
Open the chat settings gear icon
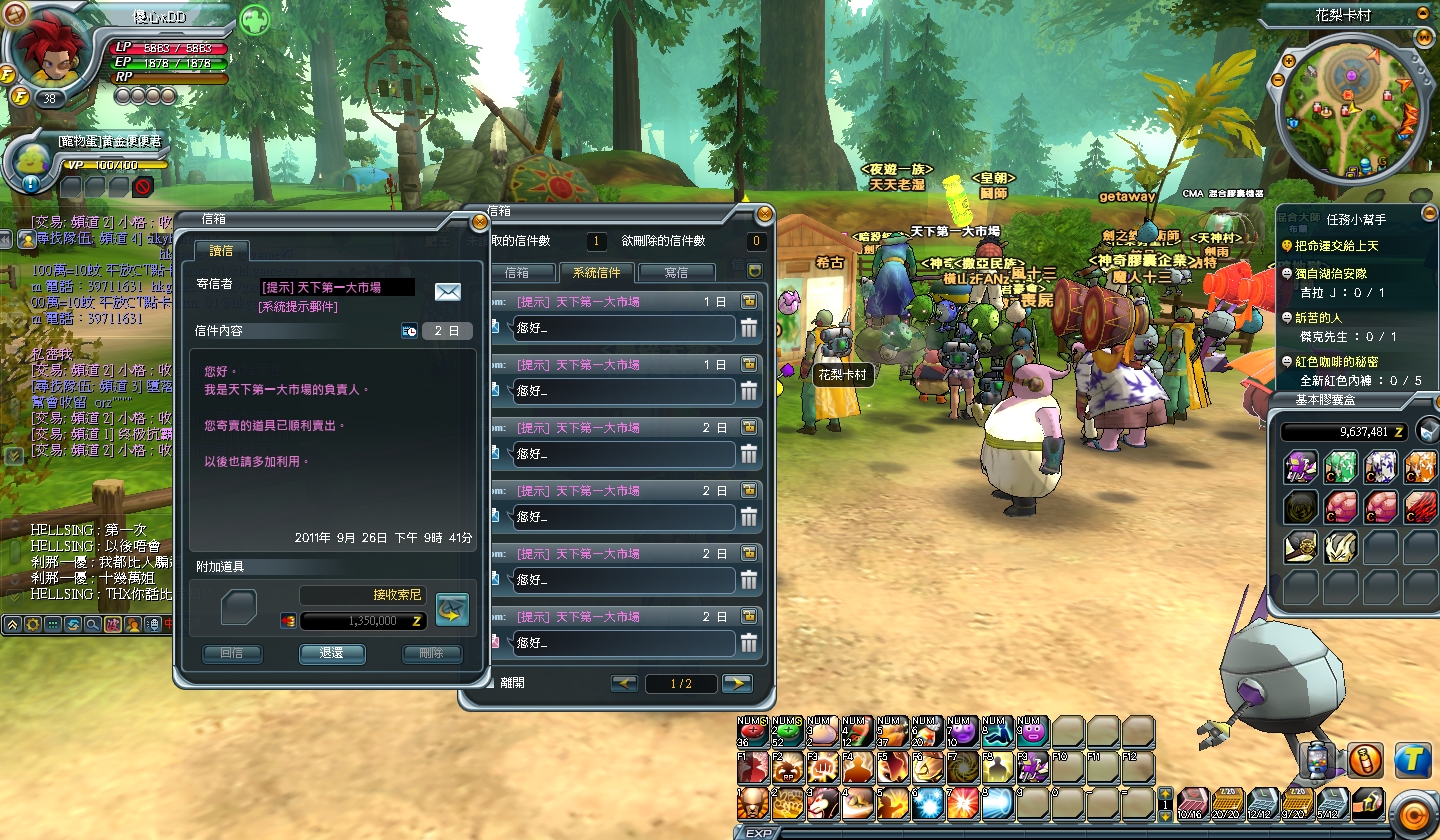pos(33,624)
